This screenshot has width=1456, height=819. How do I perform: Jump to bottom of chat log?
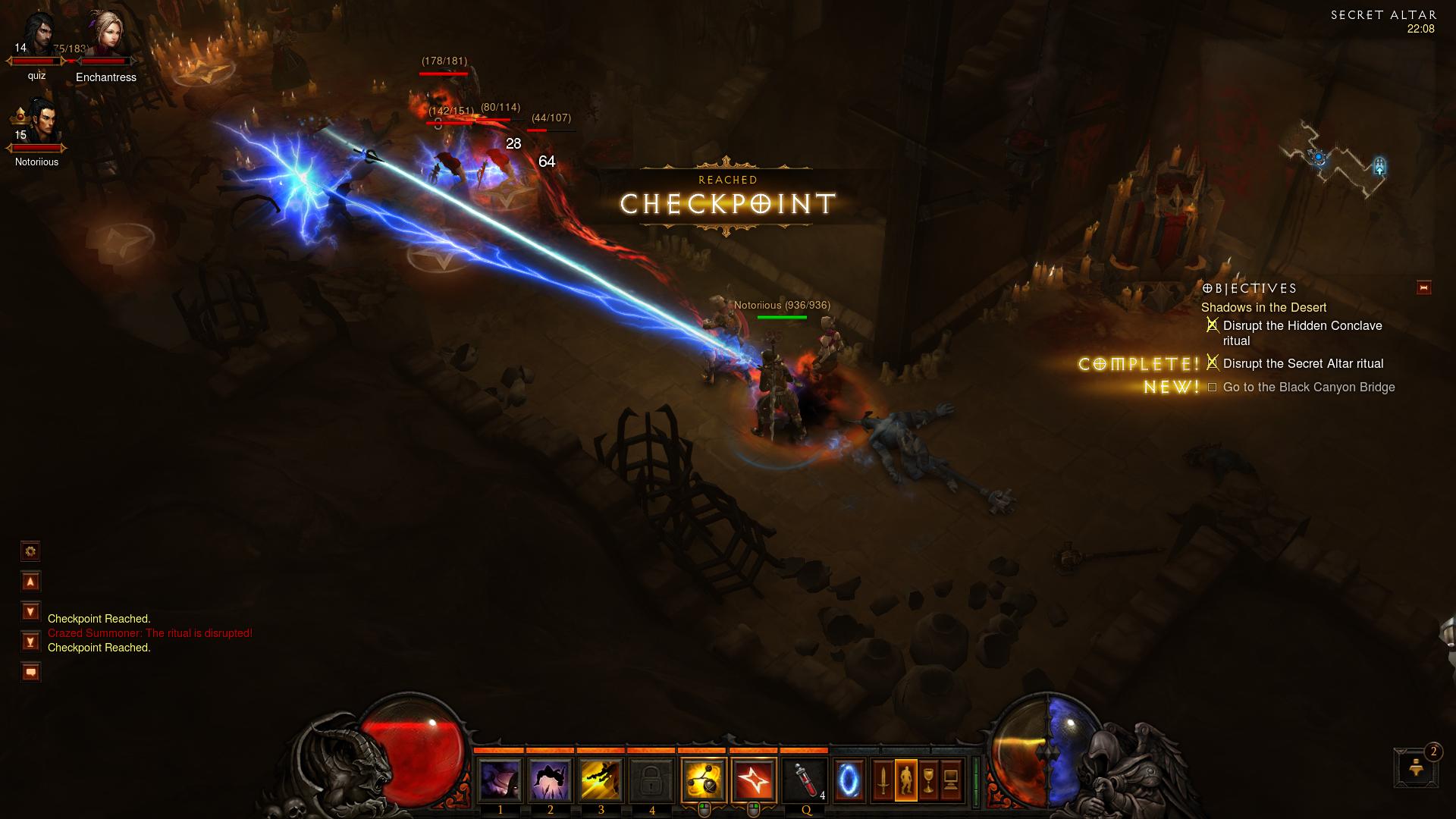coord(30,642)
